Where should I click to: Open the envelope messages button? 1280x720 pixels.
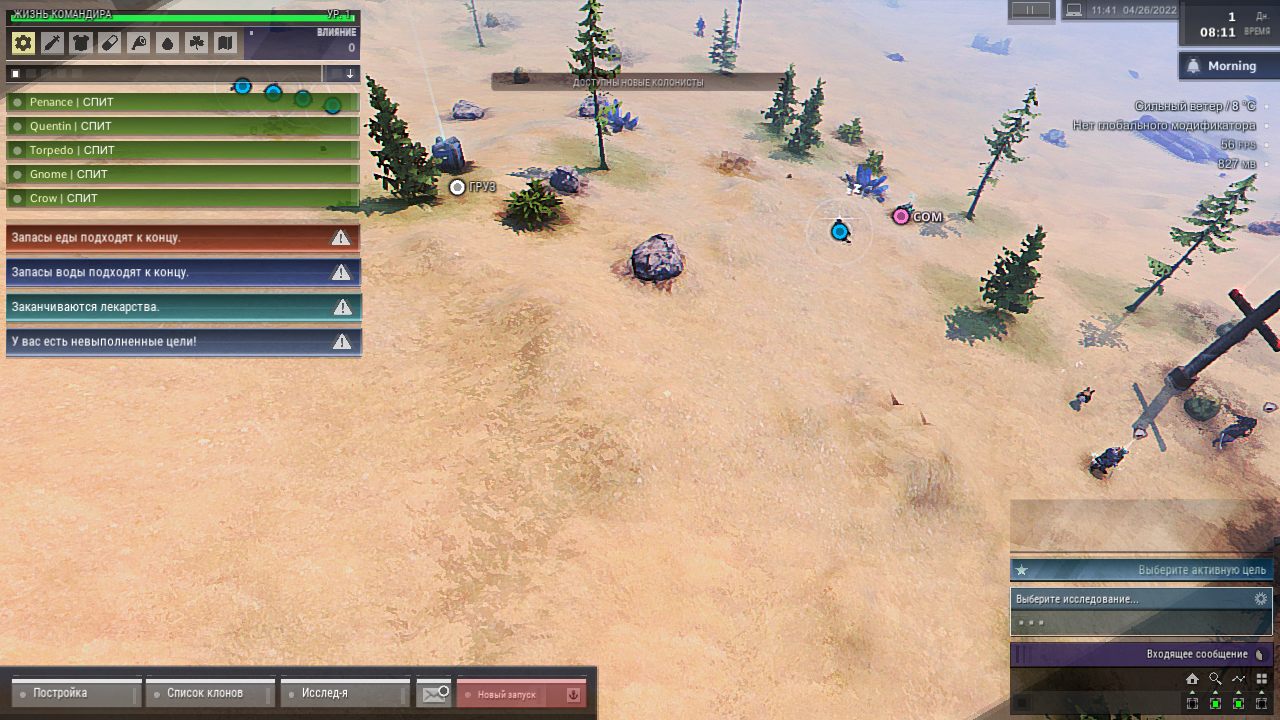435,694
